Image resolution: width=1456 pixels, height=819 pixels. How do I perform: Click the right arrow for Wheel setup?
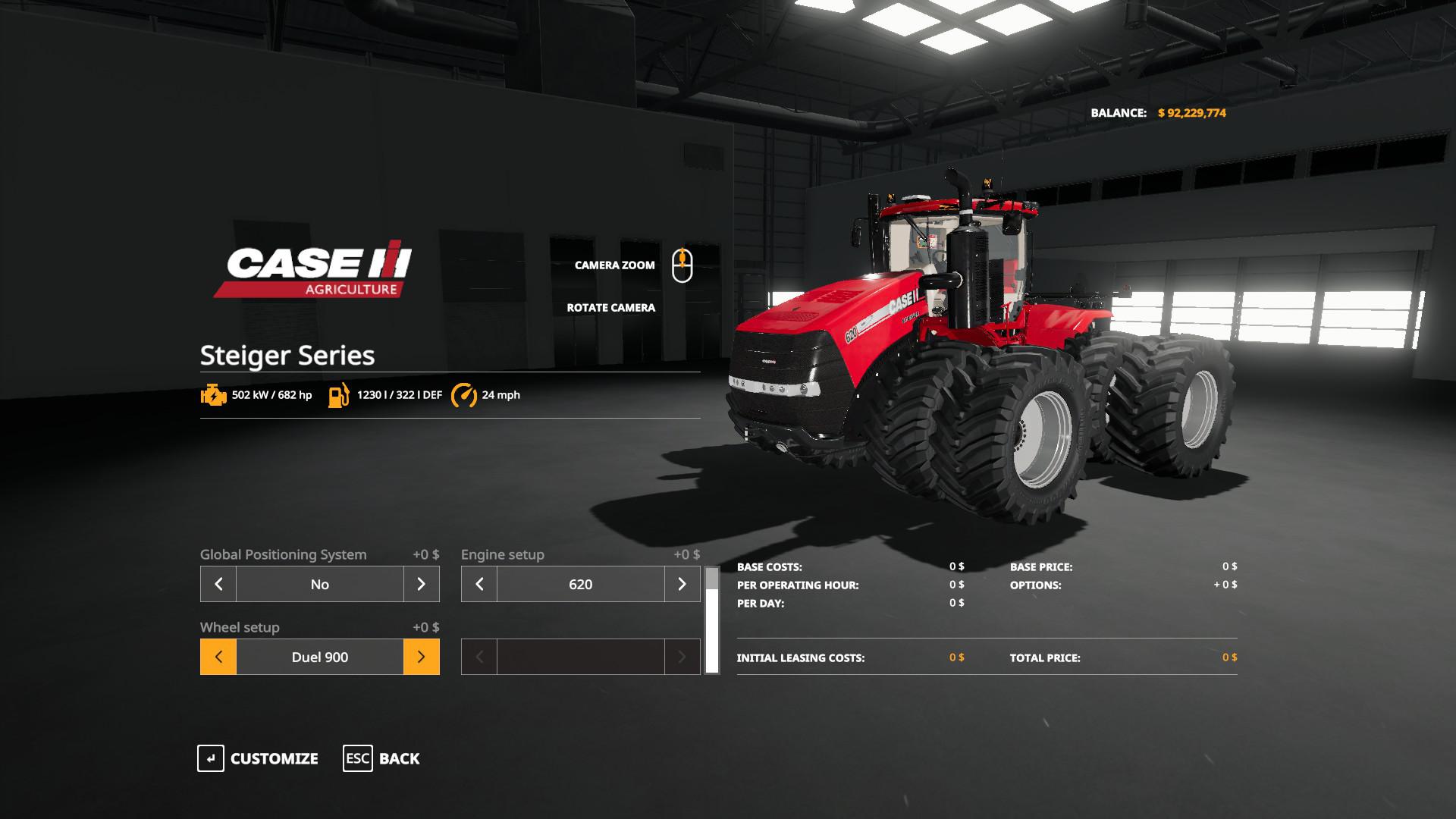click(421, 657)
